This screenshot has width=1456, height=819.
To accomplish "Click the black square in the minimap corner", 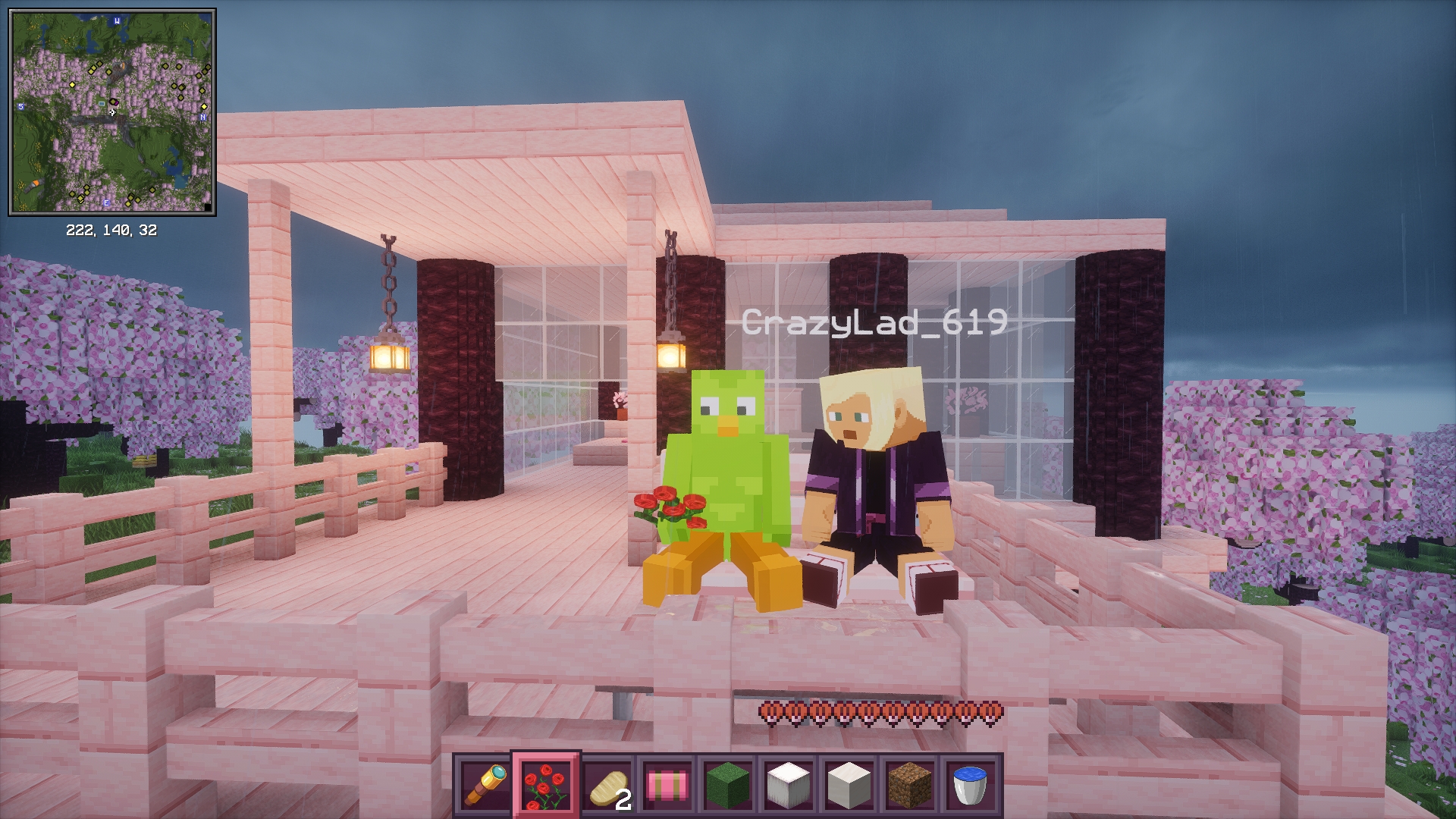I will [x=209, y=207].
